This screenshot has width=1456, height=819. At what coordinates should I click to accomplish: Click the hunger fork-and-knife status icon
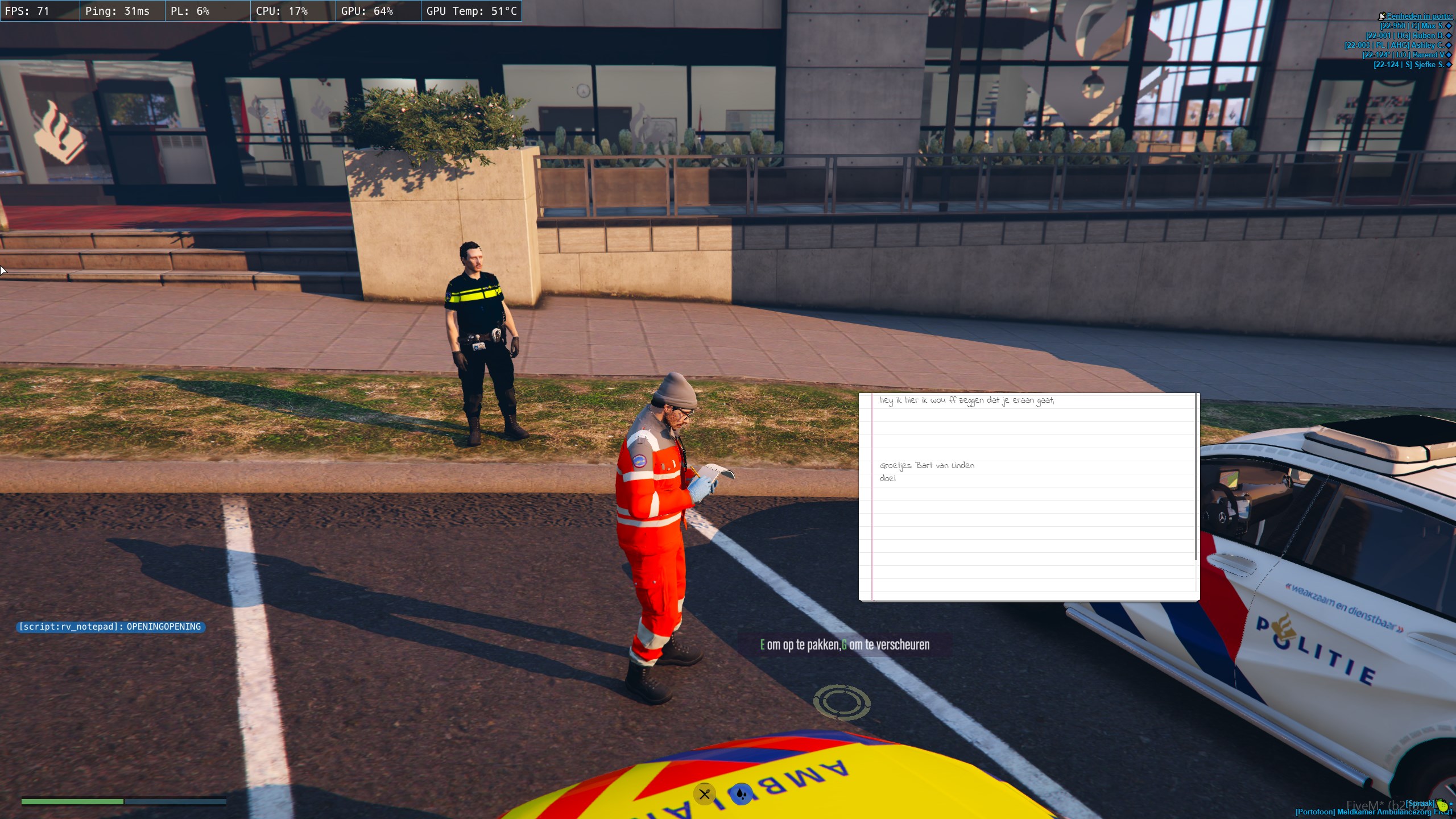click(704, 794)
